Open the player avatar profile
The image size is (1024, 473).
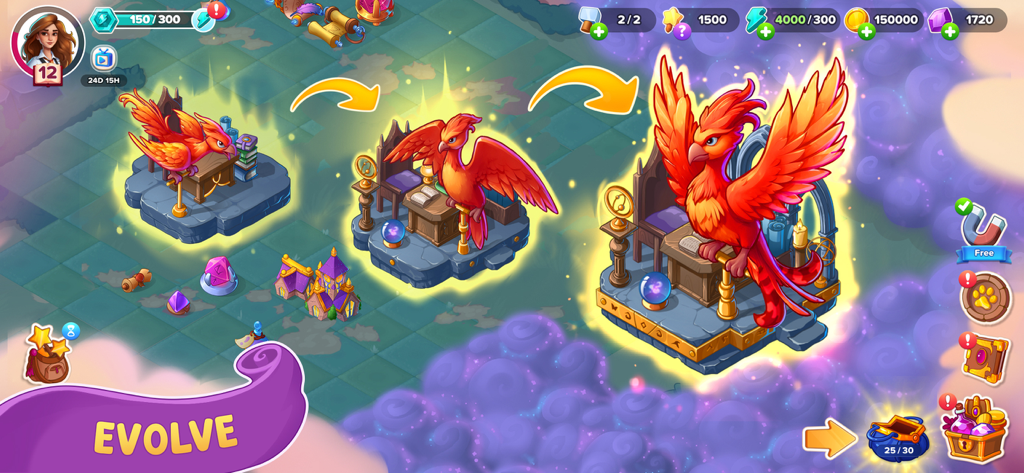point(46,42)
